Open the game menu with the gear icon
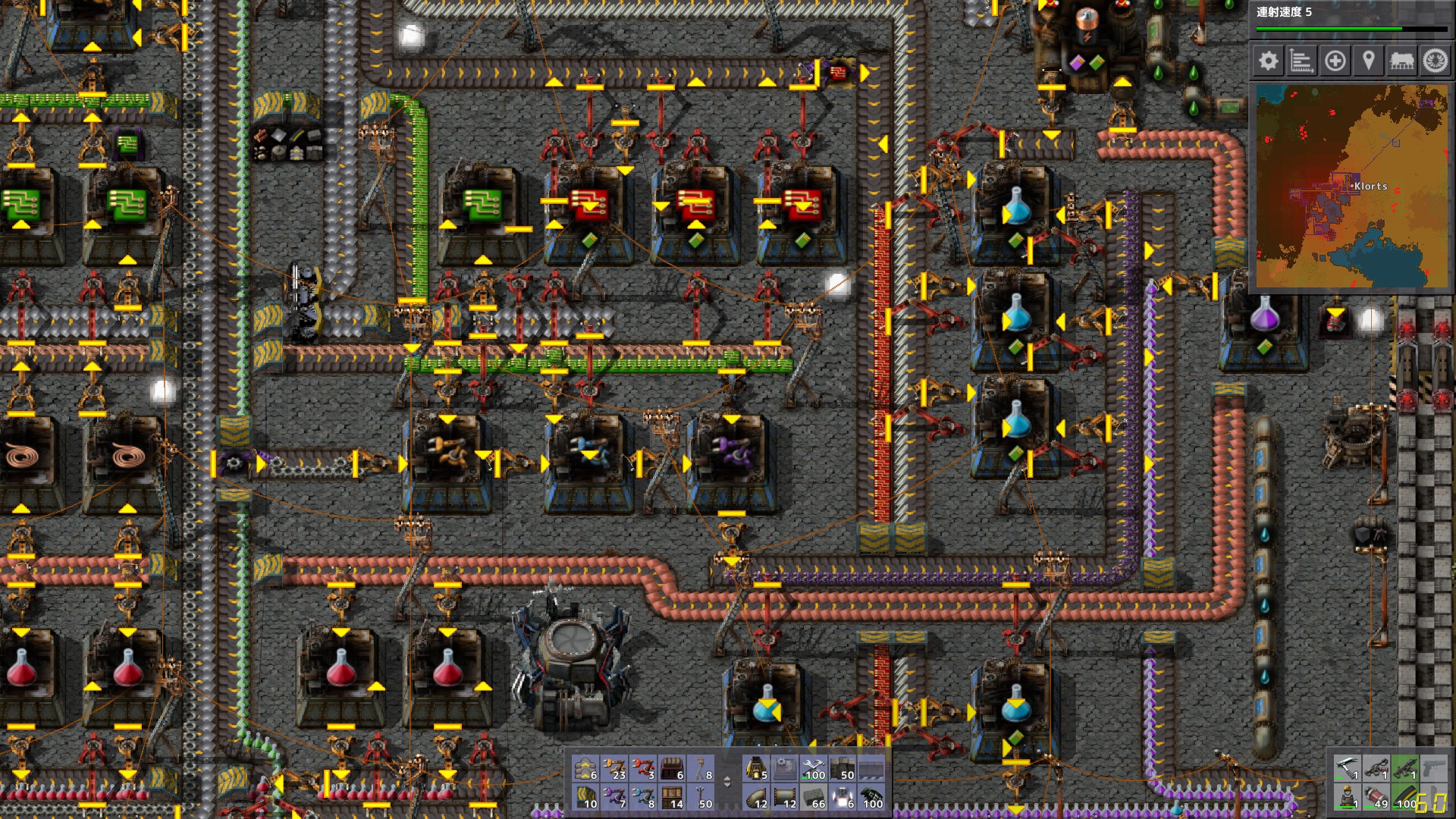Viewport: 1456px width, 819px height. [1269, 61]
